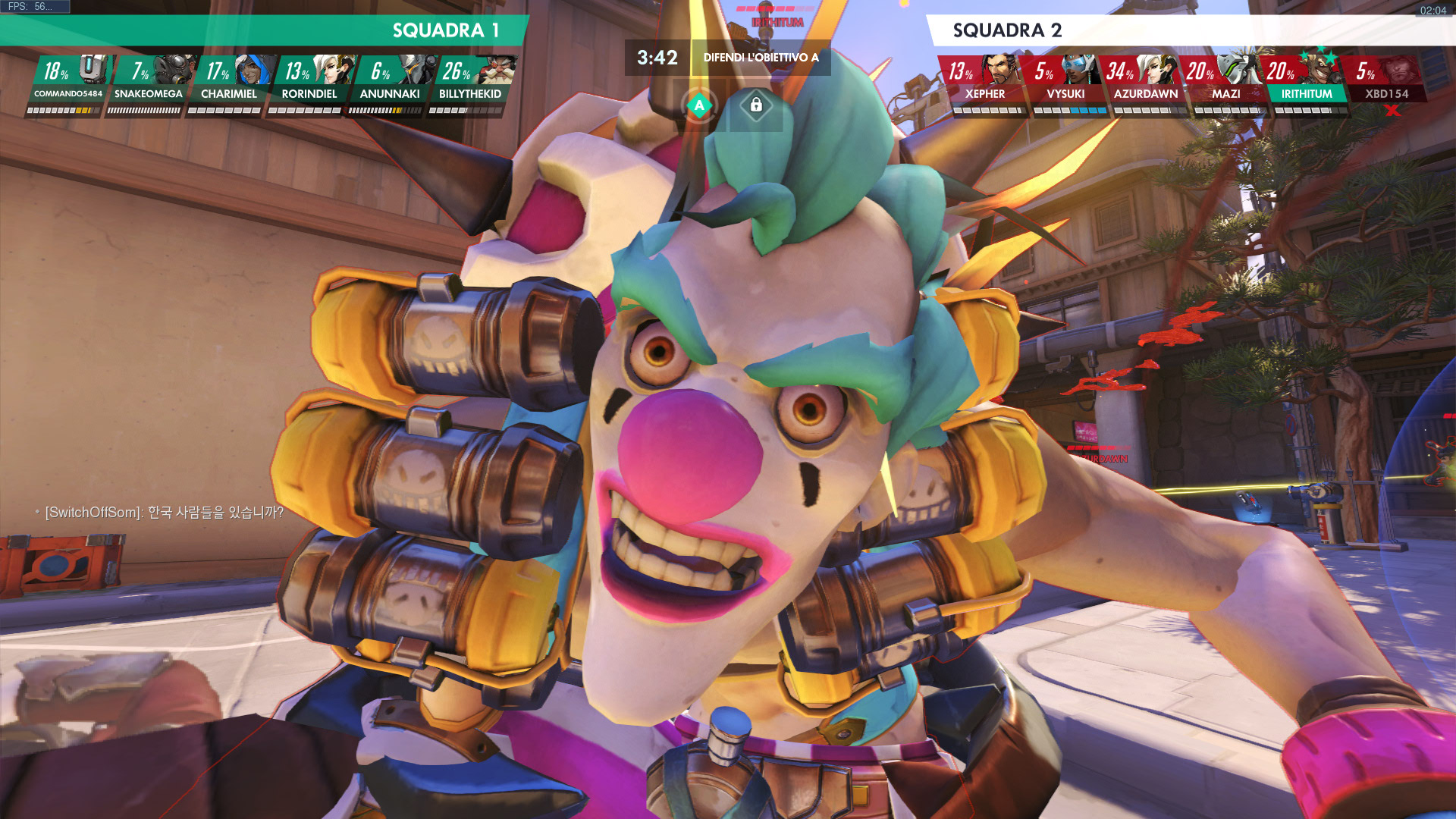Choose CHARIMIEL's player card
The image size is (1456, 819).
[229, 83]
